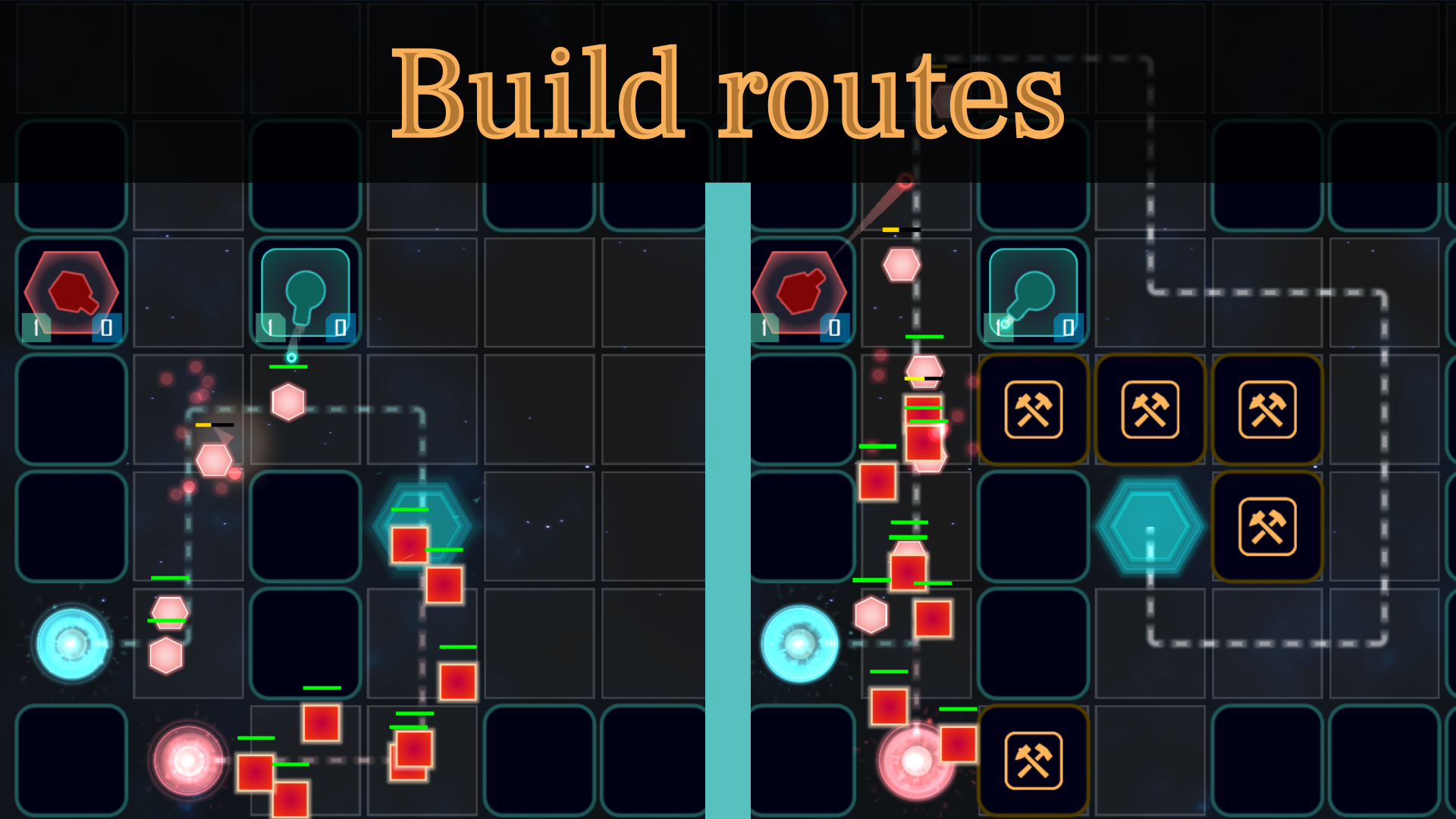
Task: Click the leftmost crossed-hammers build tile in the top row
Action: [x=1032, y=409]
